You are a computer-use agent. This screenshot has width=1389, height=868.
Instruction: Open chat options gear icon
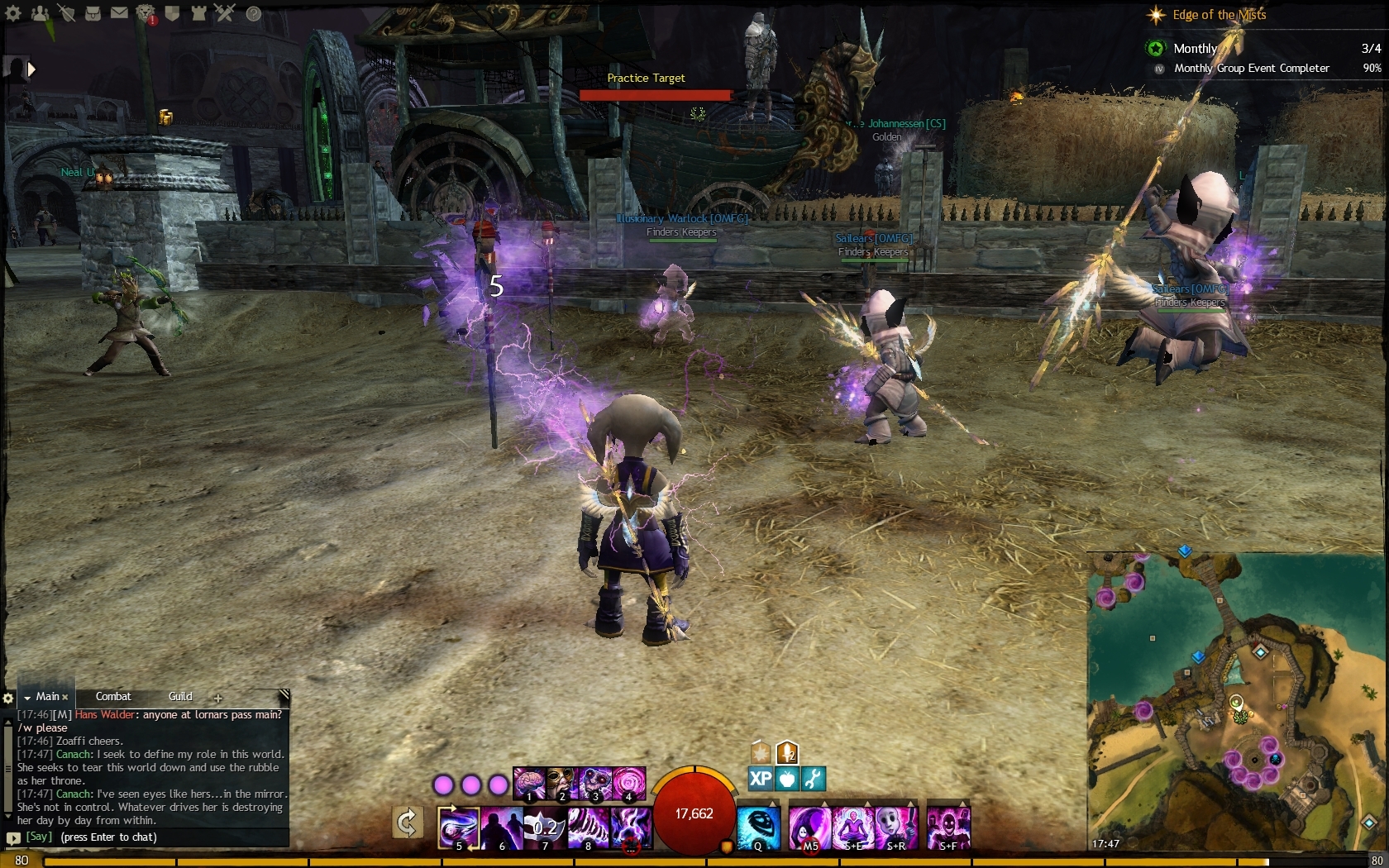click(x=8, y=699)
